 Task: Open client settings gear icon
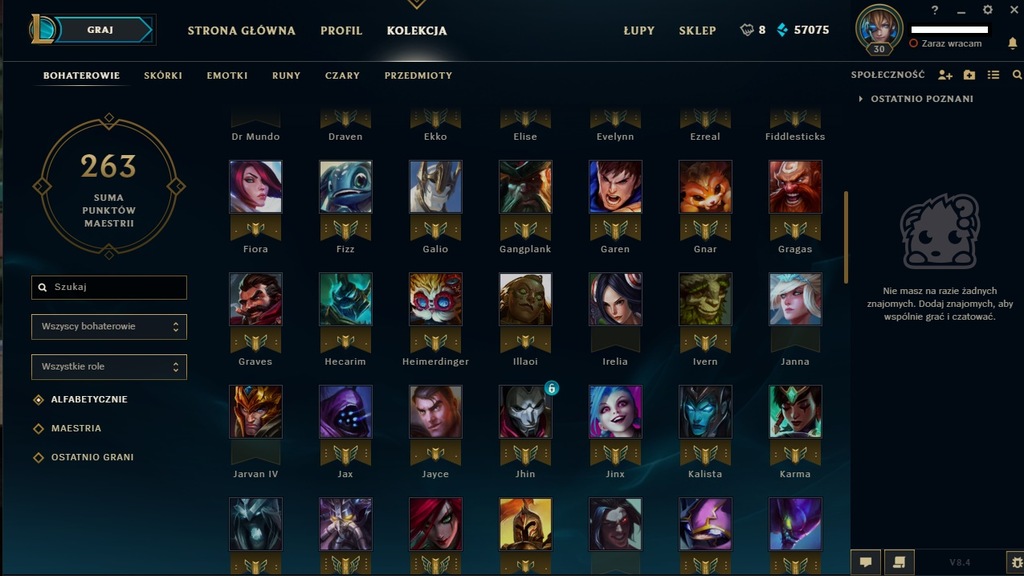[x=988, y=10]
